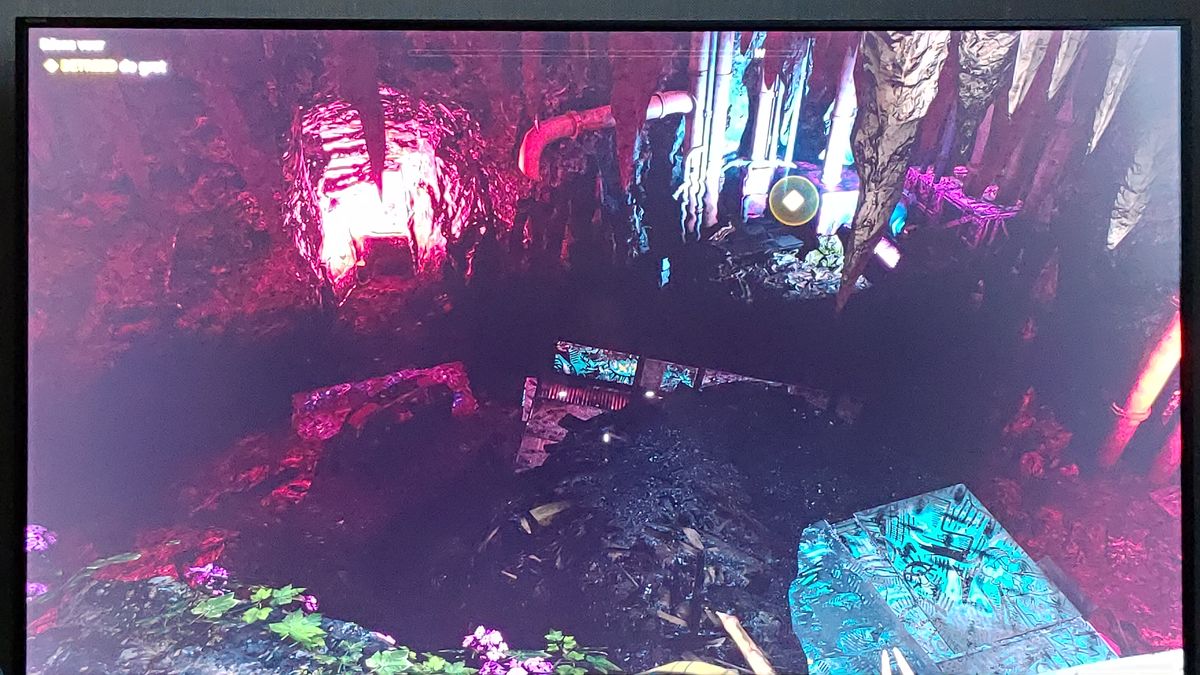This screenshot has width=1200, height=675.
Task: Select the diamond objective waypoint marker
Action: pos(793,200)
